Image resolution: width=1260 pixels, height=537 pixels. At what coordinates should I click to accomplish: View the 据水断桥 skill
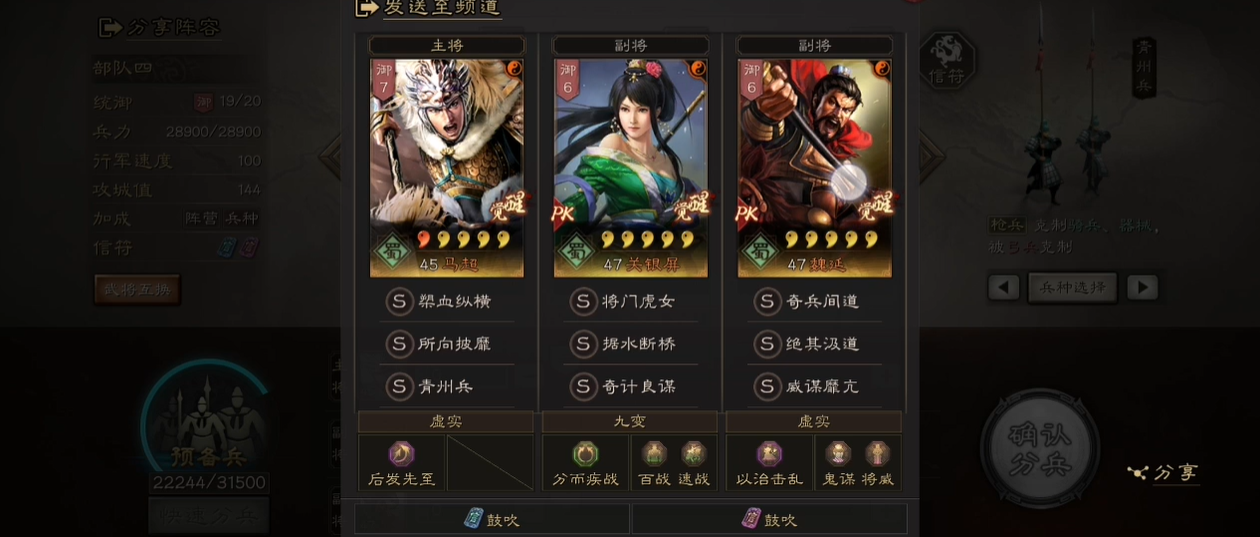tap(630, 343)
